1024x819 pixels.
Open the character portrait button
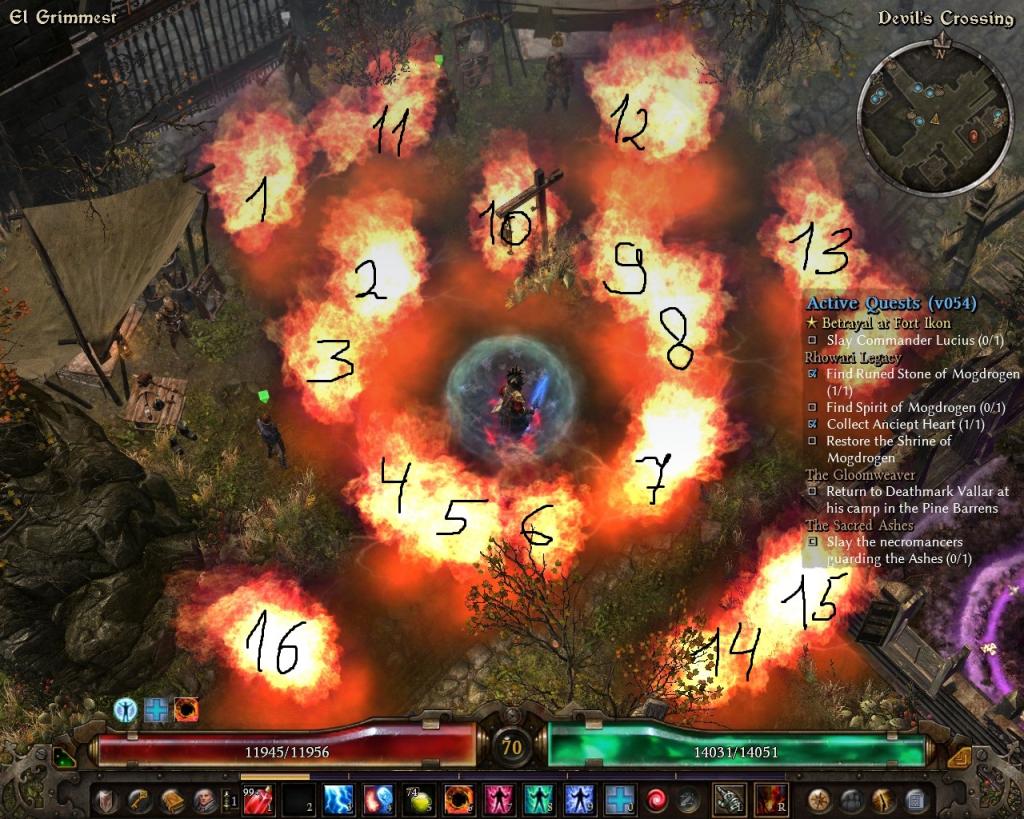coord(203,799)
